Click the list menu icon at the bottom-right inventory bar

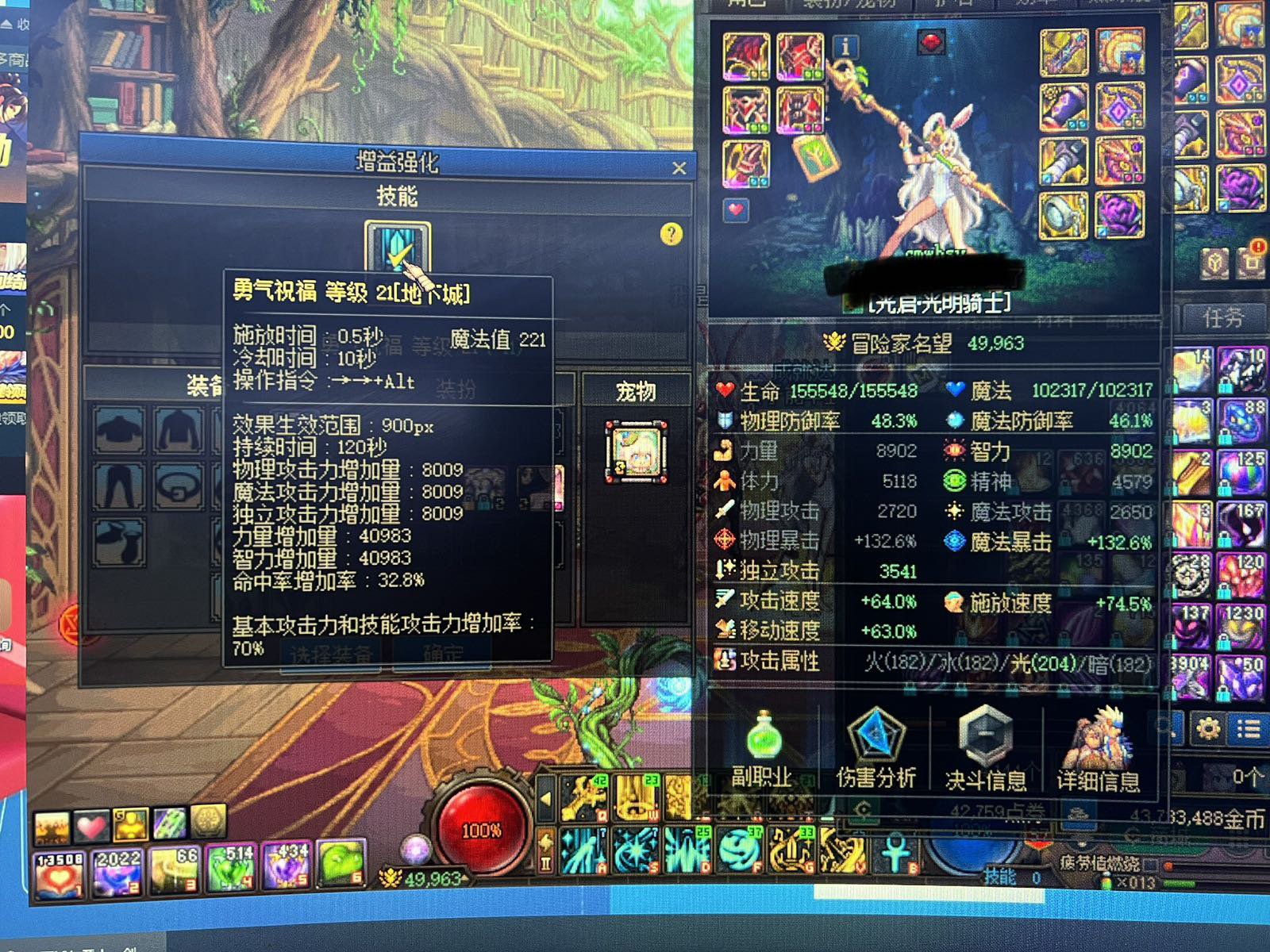(x=1251, y=727)
